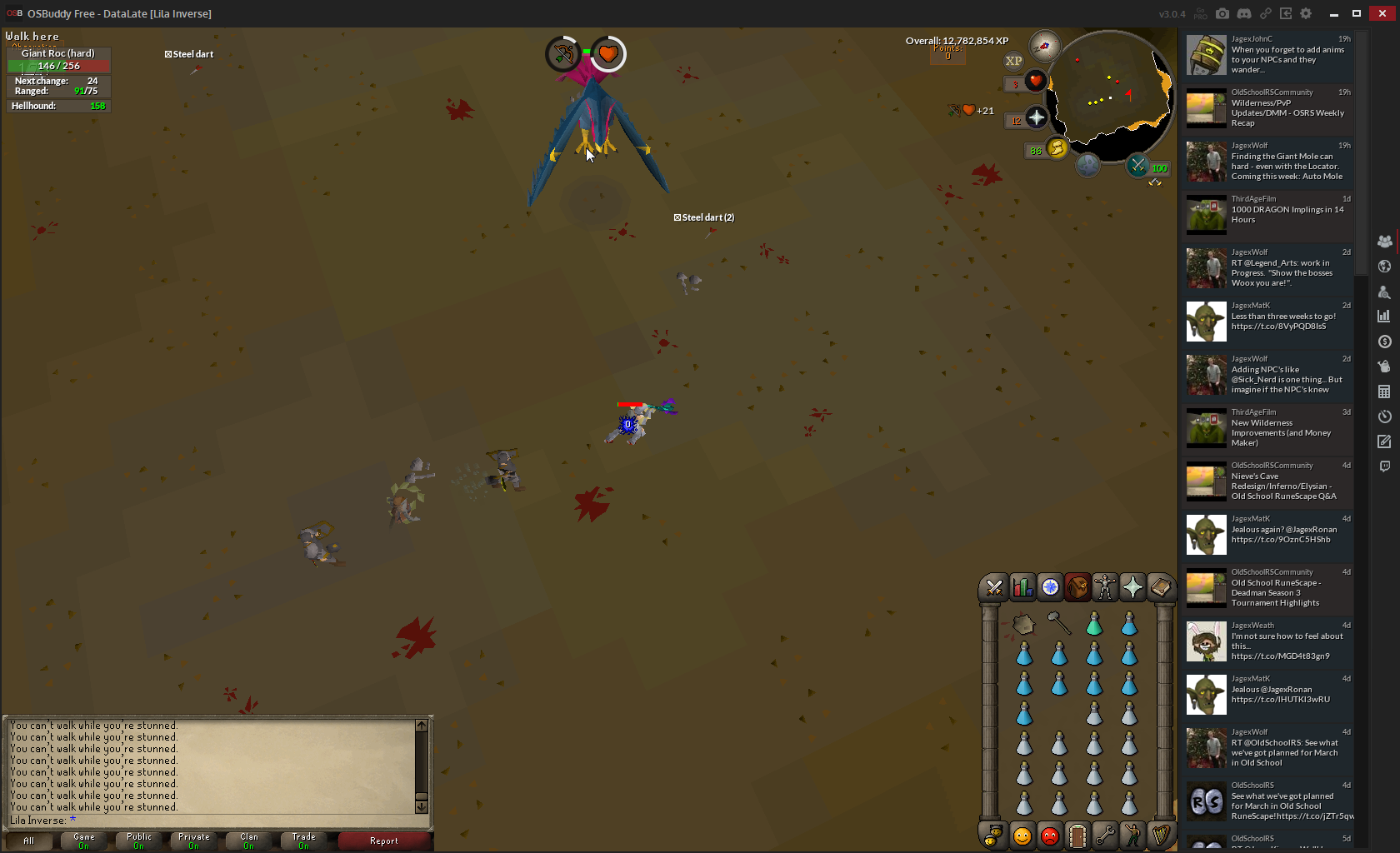Switch chat filter to Public
The height and width of the screenshot is (853, 1400).
139,841
